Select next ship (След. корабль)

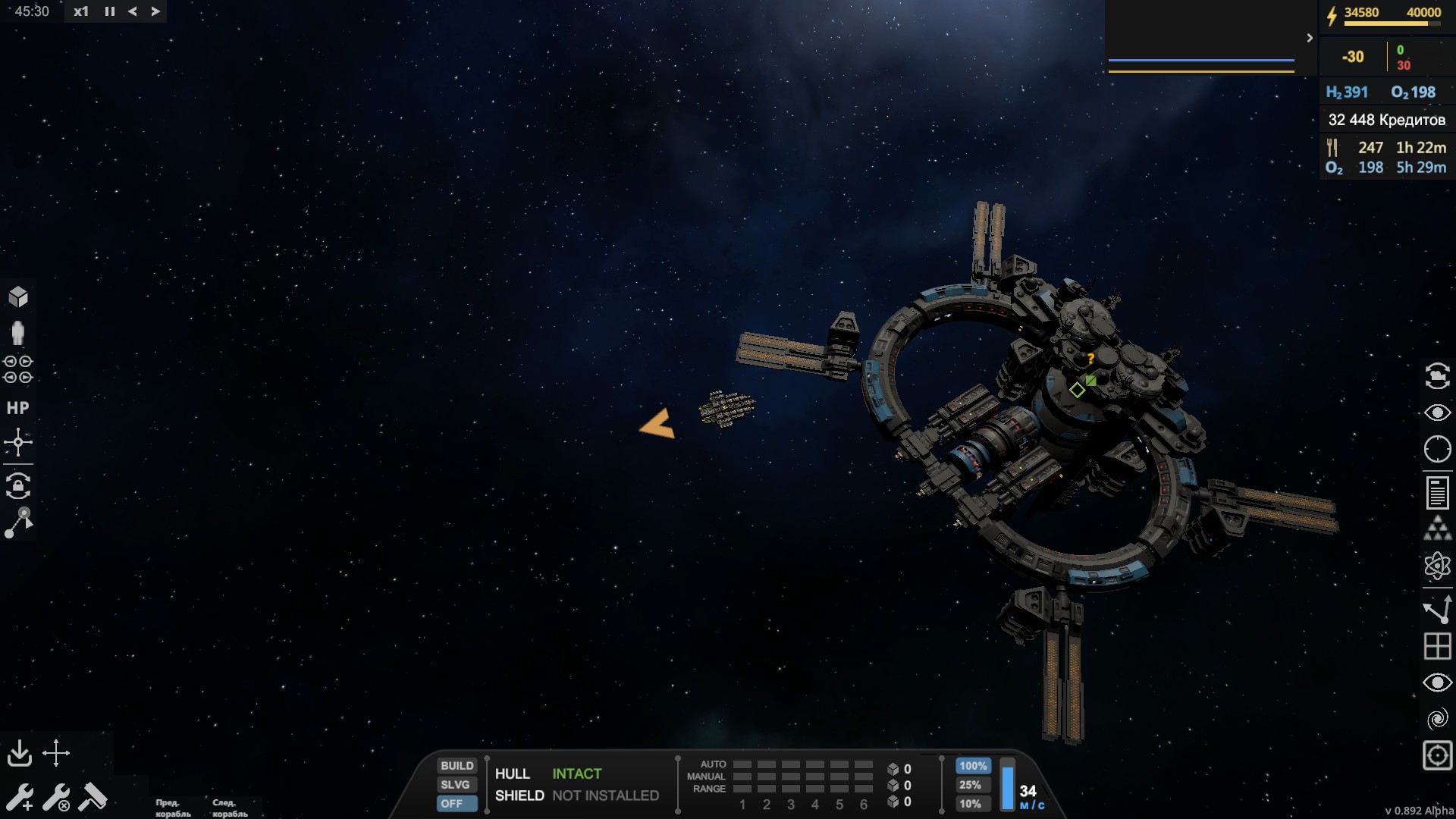point(230,808)
